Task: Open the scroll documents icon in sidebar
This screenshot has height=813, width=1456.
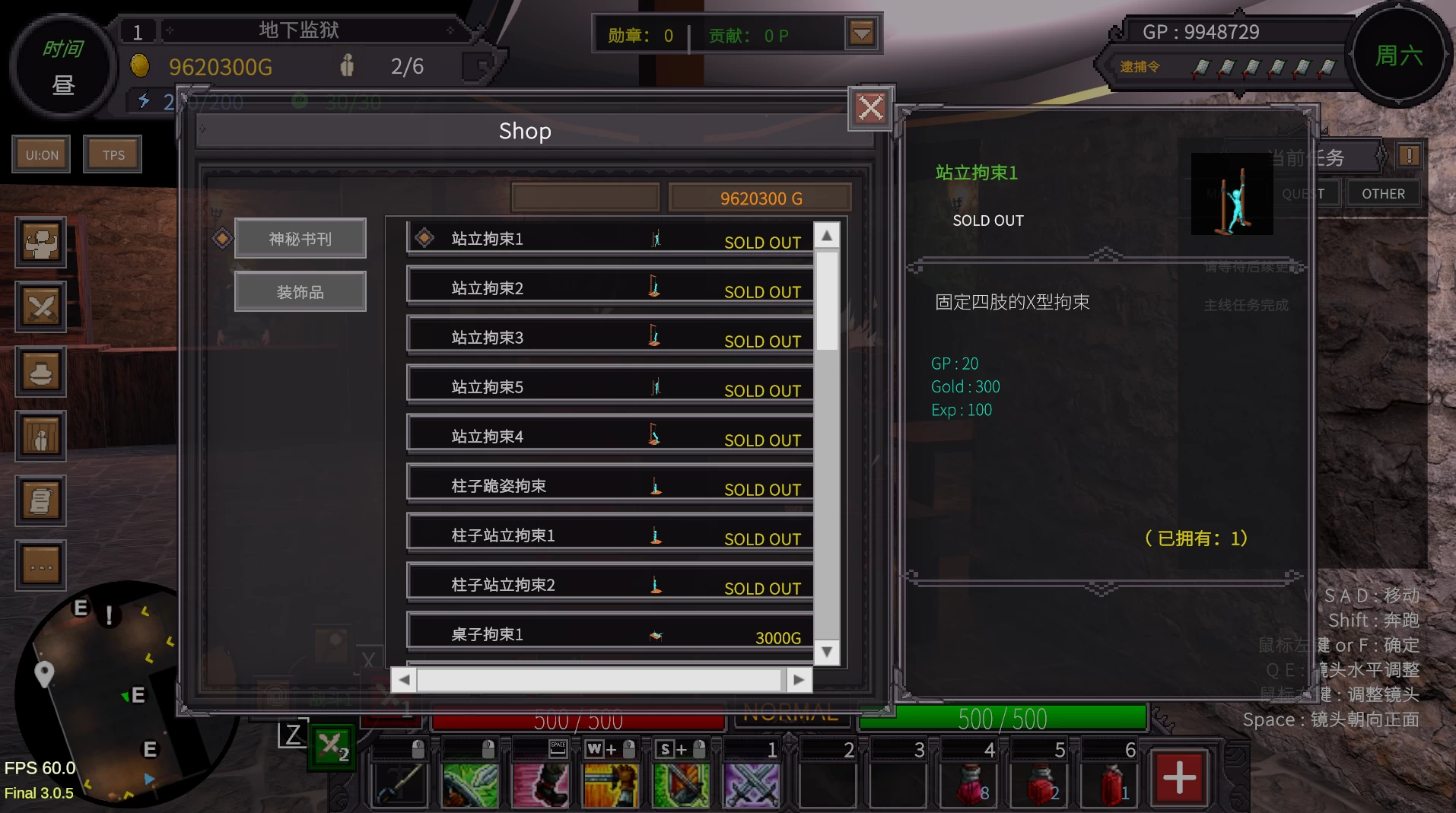Action: (x=40, y=500)
